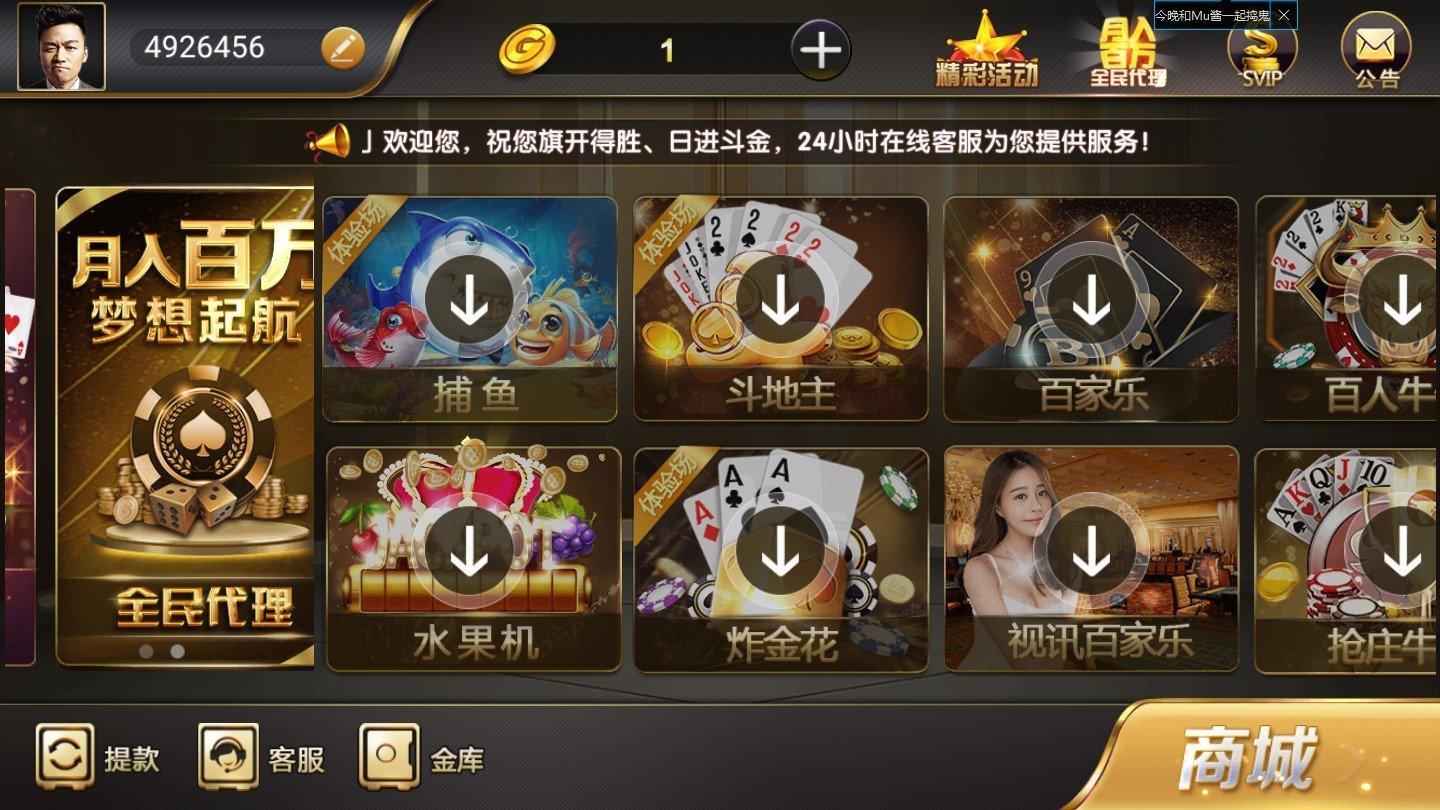
Task: Download the 百家乐 game
Action: (x=1091, y=300)
